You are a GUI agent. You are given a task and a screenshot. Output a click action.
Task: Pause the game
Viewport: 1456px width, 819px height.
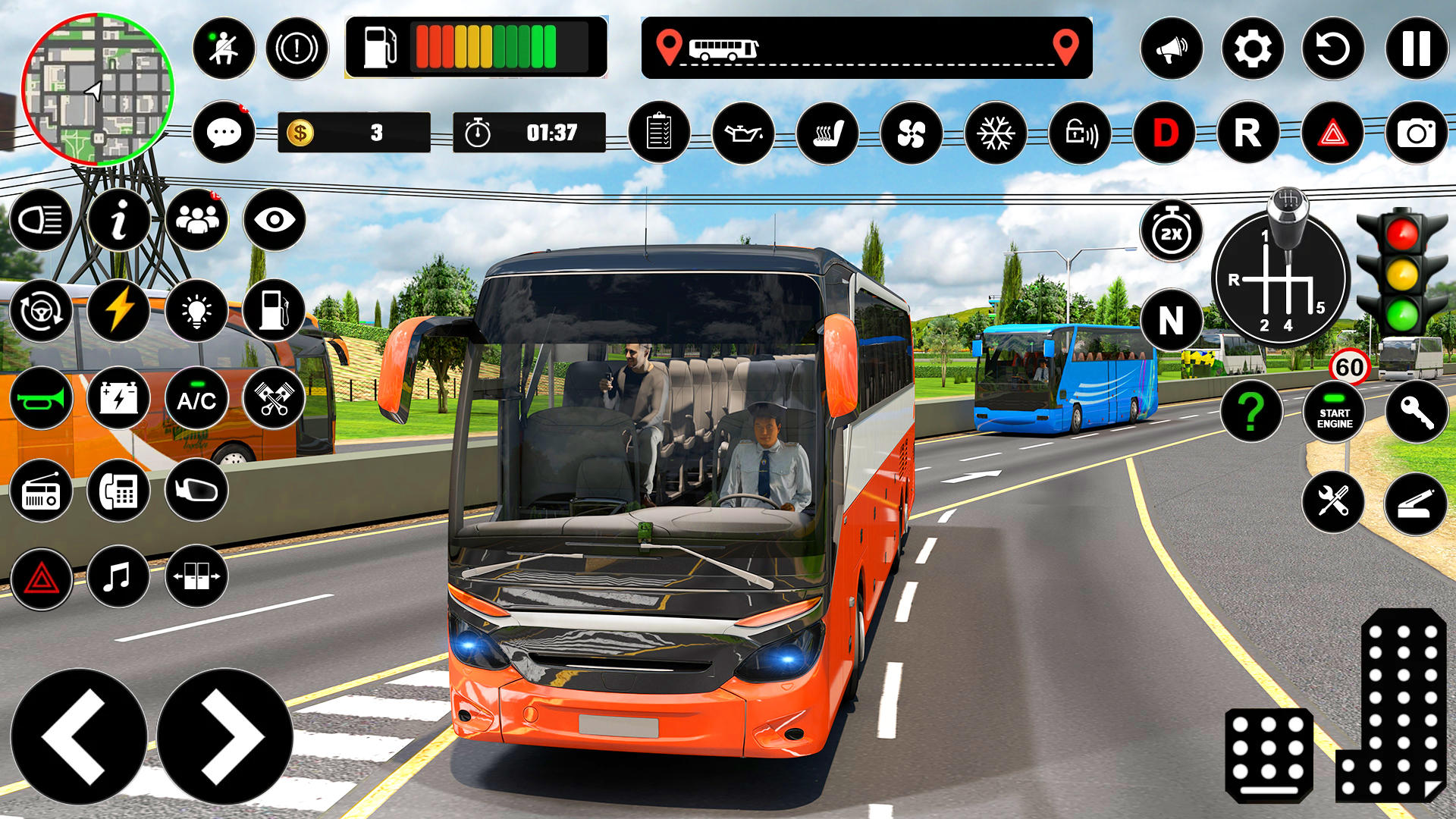1416,49
